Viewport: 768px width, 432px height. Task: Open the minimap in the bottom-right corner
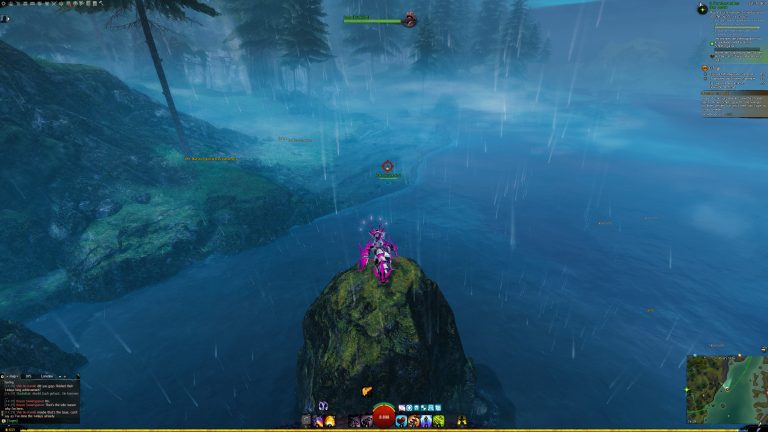[x=726, y=388]
